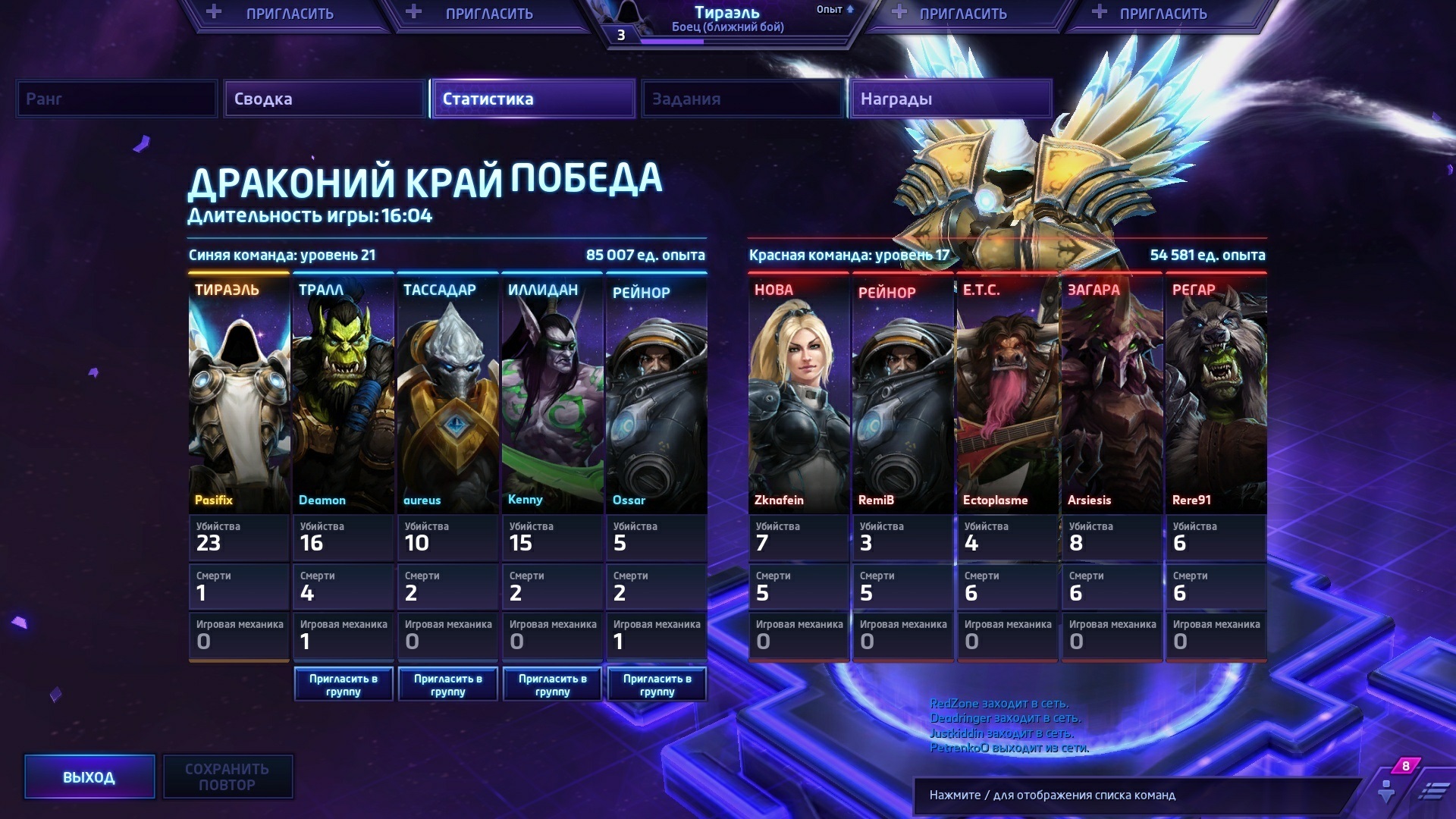The image size is (1456, 819).
Task: Select the Статистика tab
Action: tap(532, 99)
